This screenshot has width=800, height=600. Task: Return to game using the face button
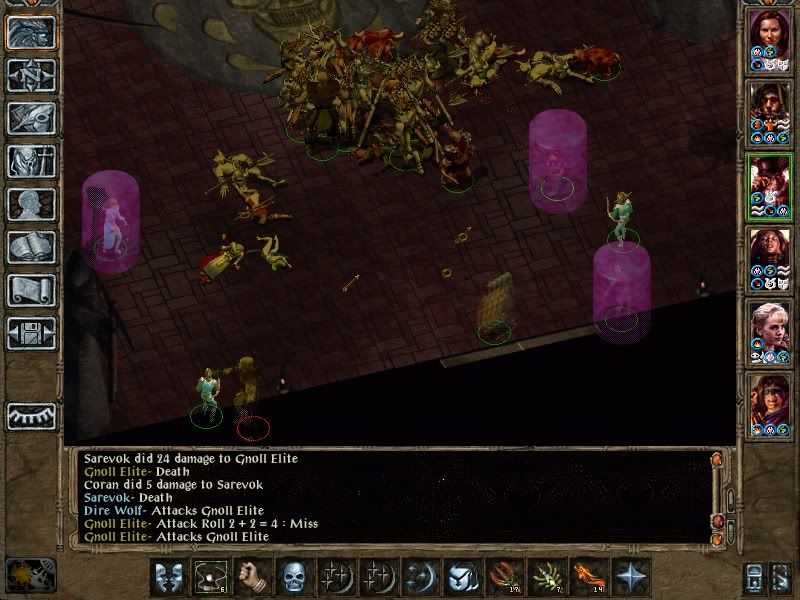tap(31, 32)
